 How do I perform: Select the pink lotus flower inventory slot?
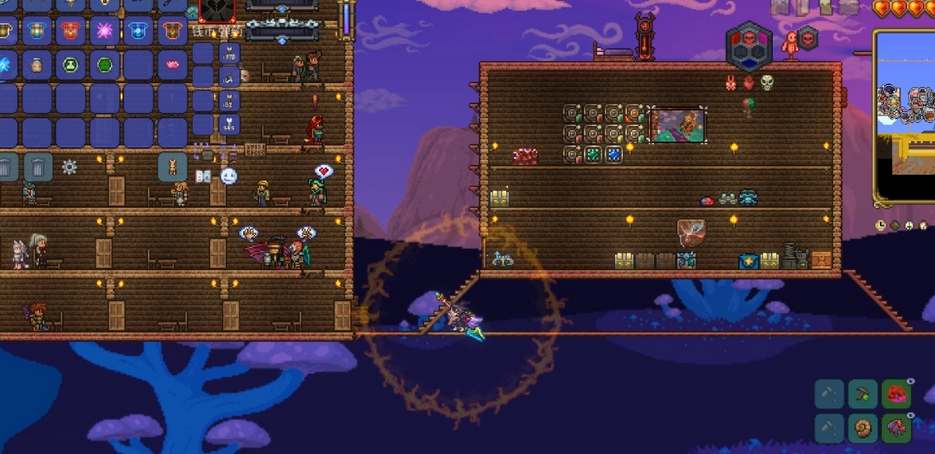point(172,64)
